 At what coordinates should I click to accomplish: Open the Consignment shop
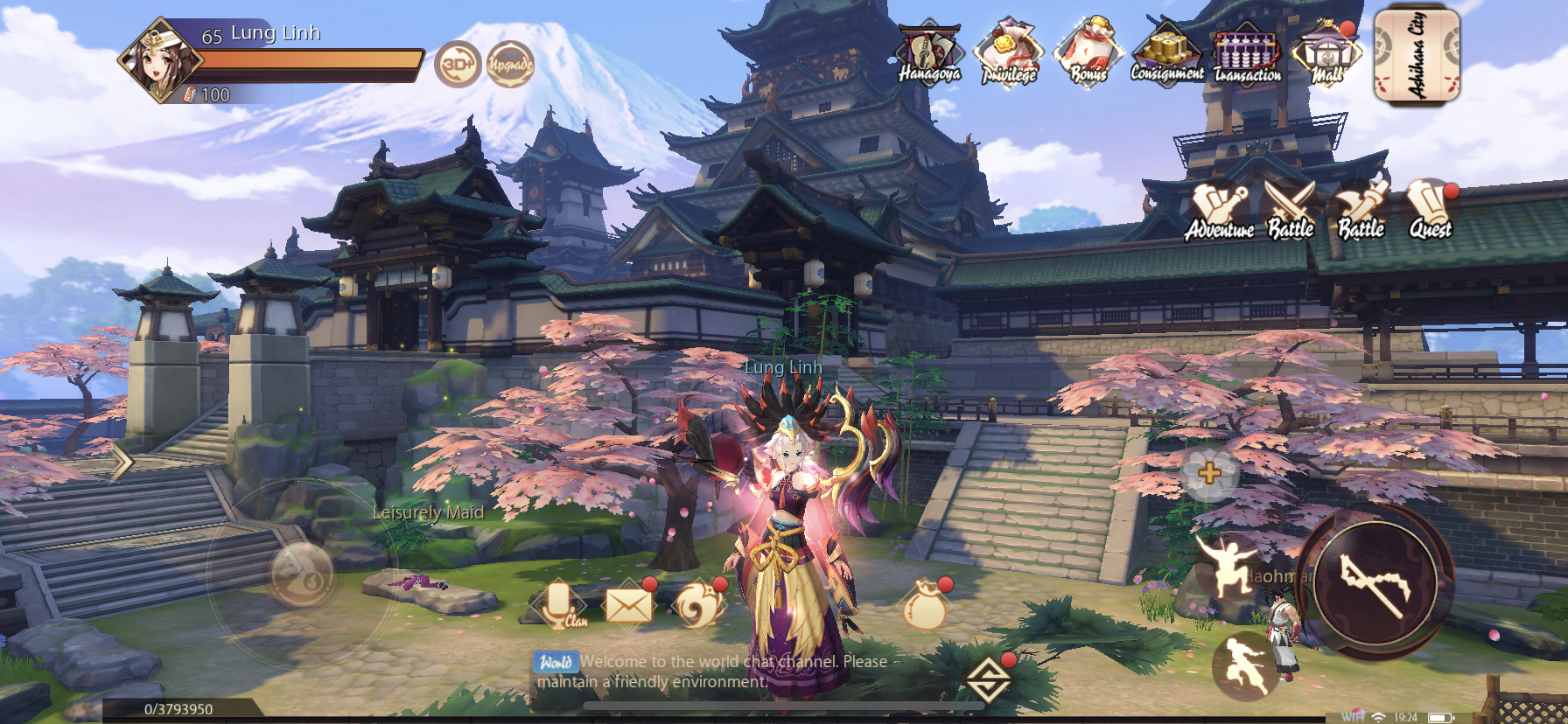click(x=1167, y=54)
